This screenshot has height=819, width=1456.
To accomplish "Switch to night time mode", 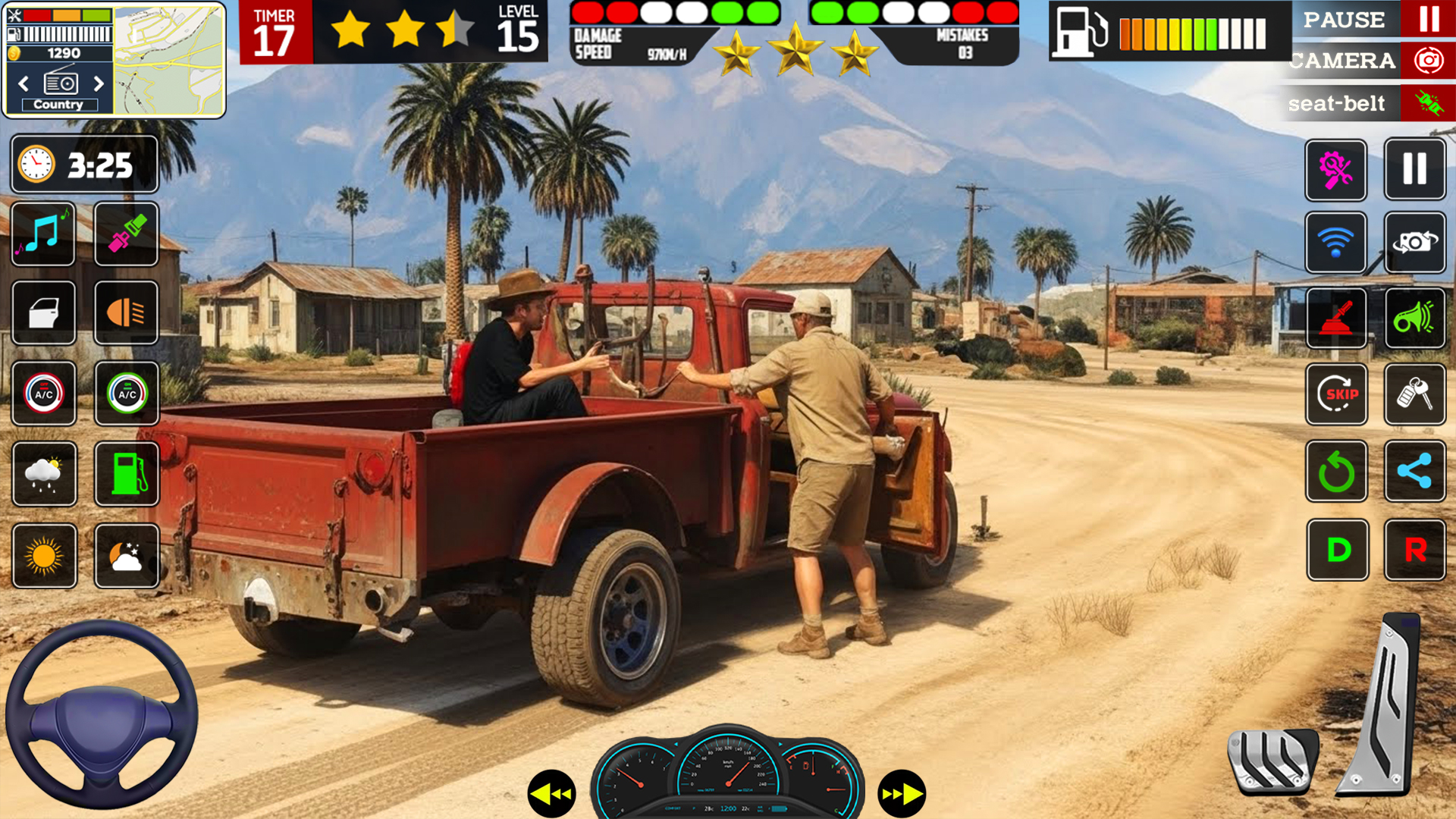I will click(127, 556).
